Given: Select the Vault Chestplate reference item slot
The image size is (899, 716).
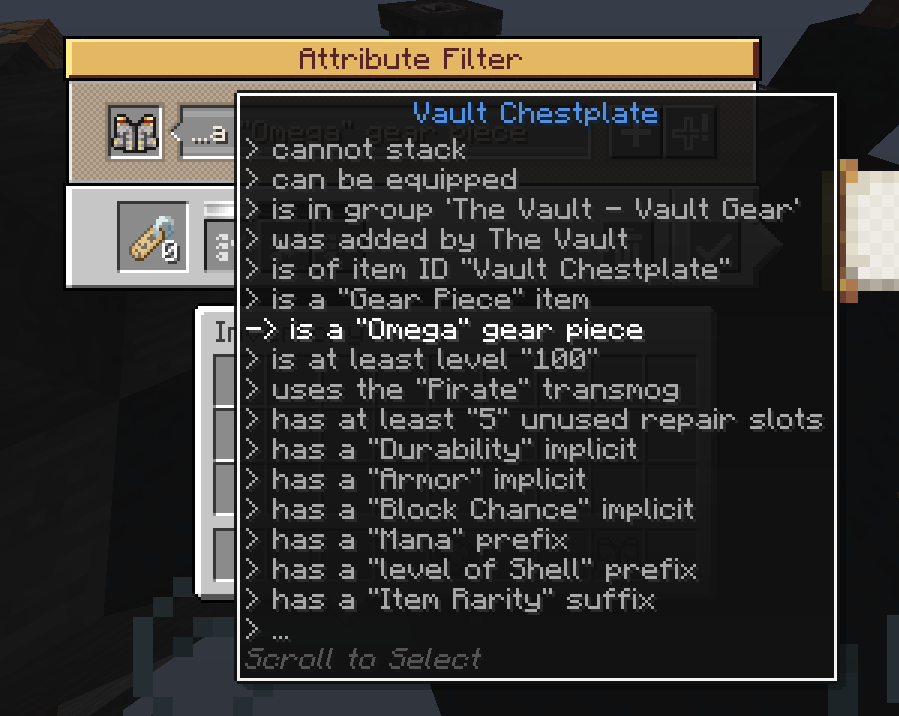Looking at the screenshot, I should coord(134,134).
